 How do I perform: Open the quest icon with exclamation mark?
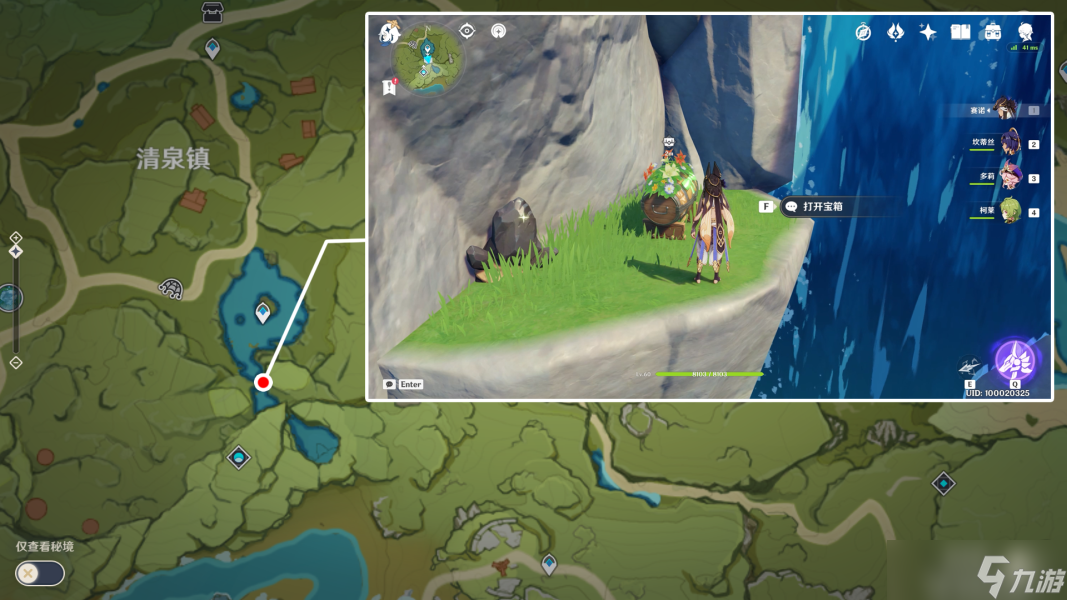[x=389, y=87]
